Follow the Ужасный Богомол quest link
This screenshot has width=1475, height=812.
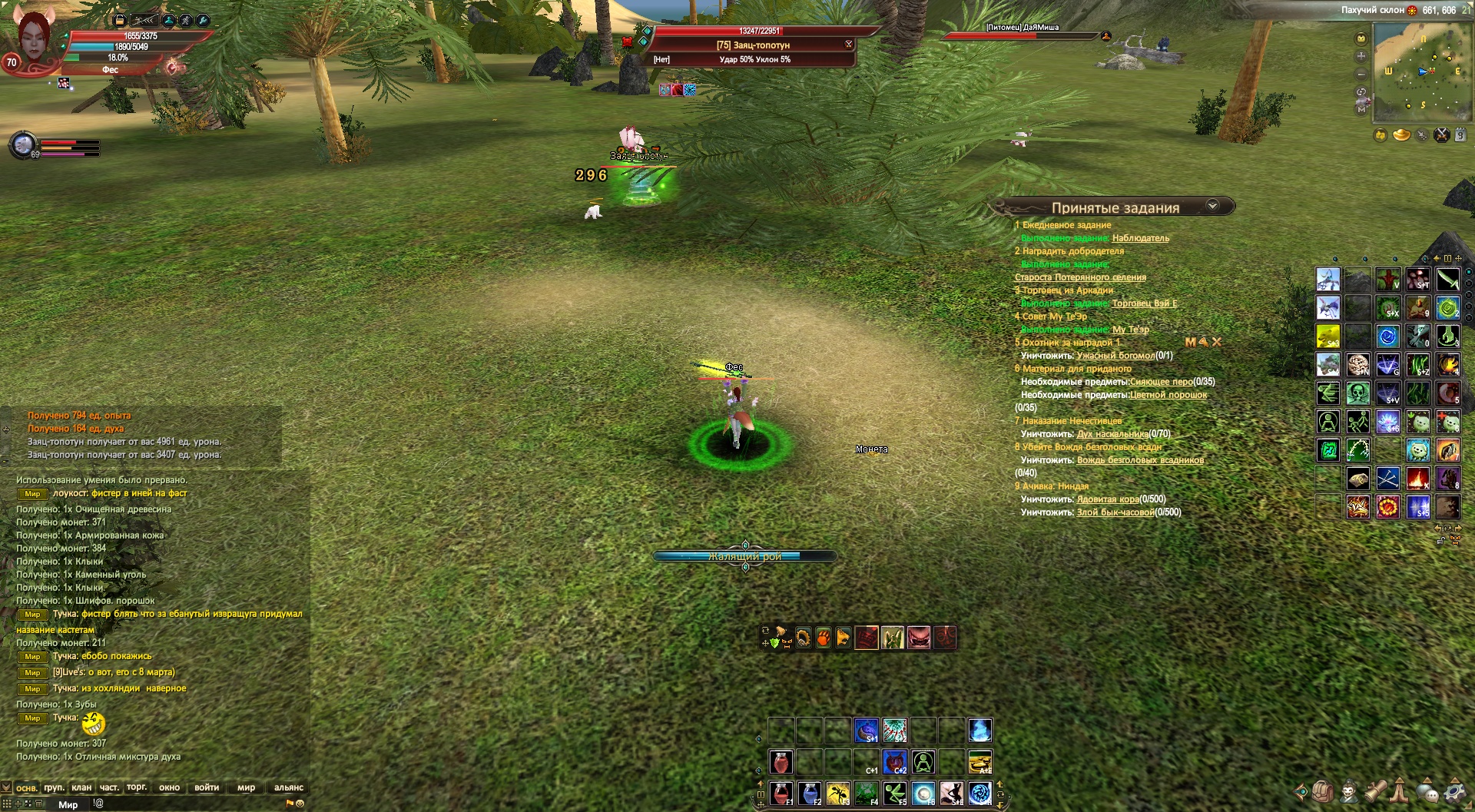tap(1115, 356)
